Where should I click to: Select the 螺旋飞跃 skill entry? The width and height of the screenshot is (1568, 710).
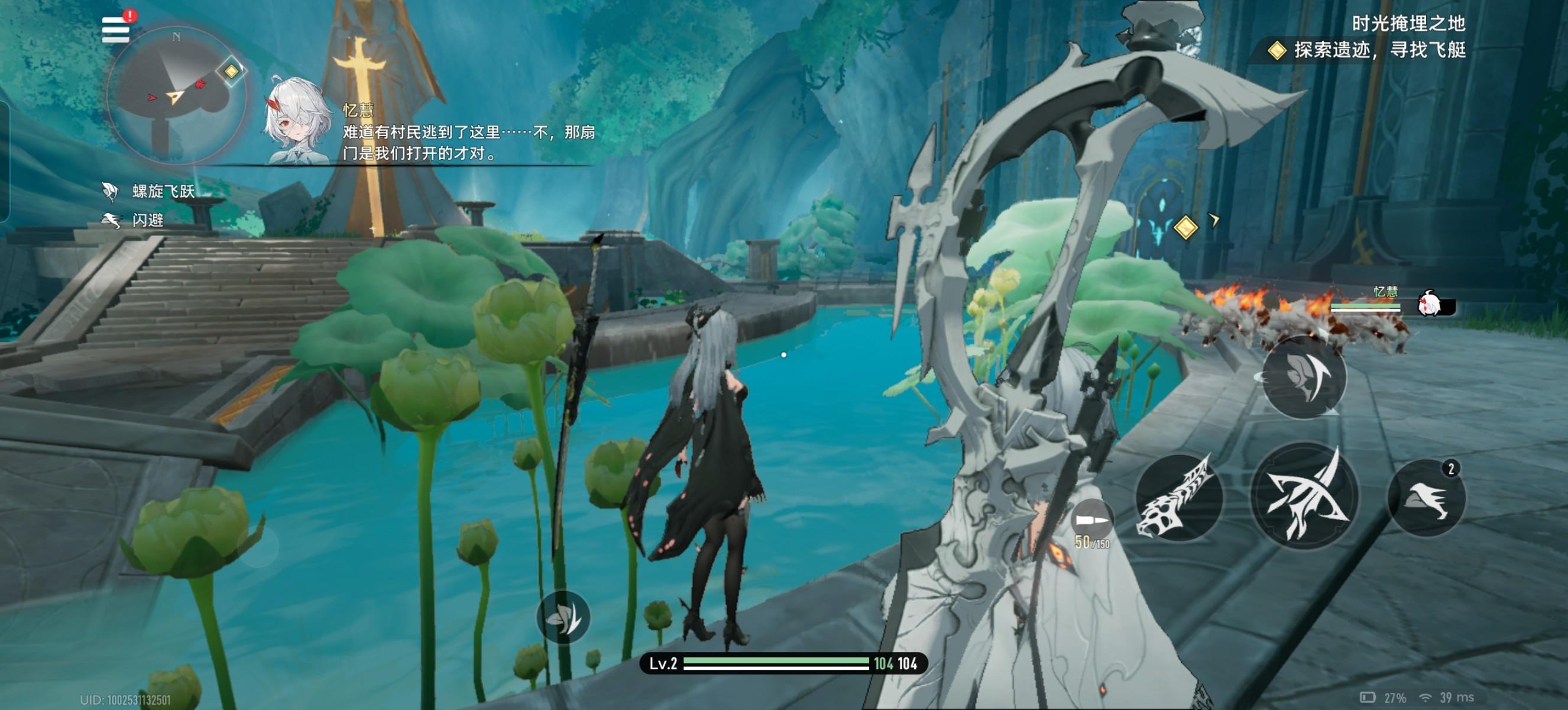(150, 191)
